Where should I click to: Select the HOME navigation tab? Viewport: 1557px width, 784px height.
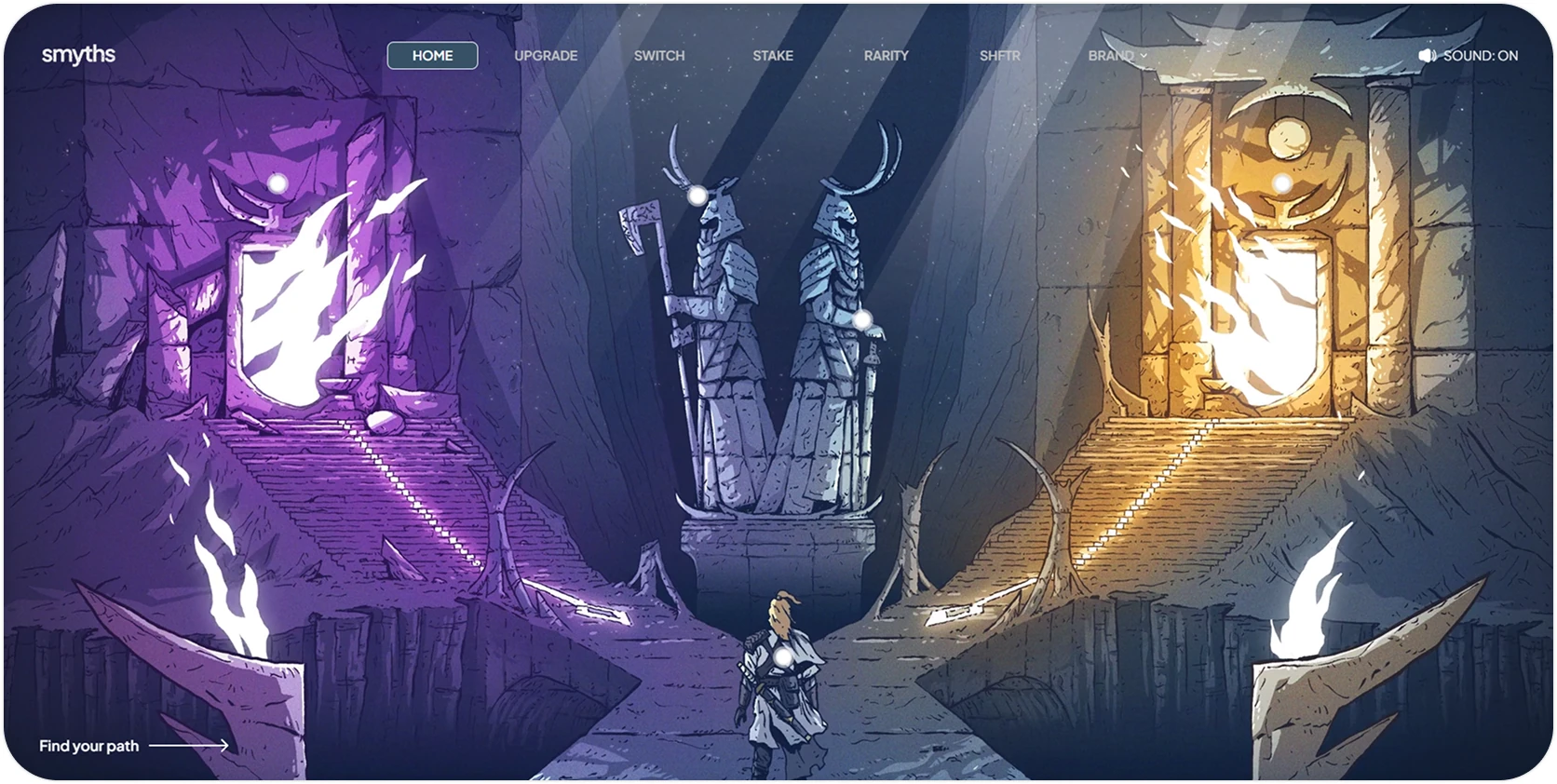point(432,55)
